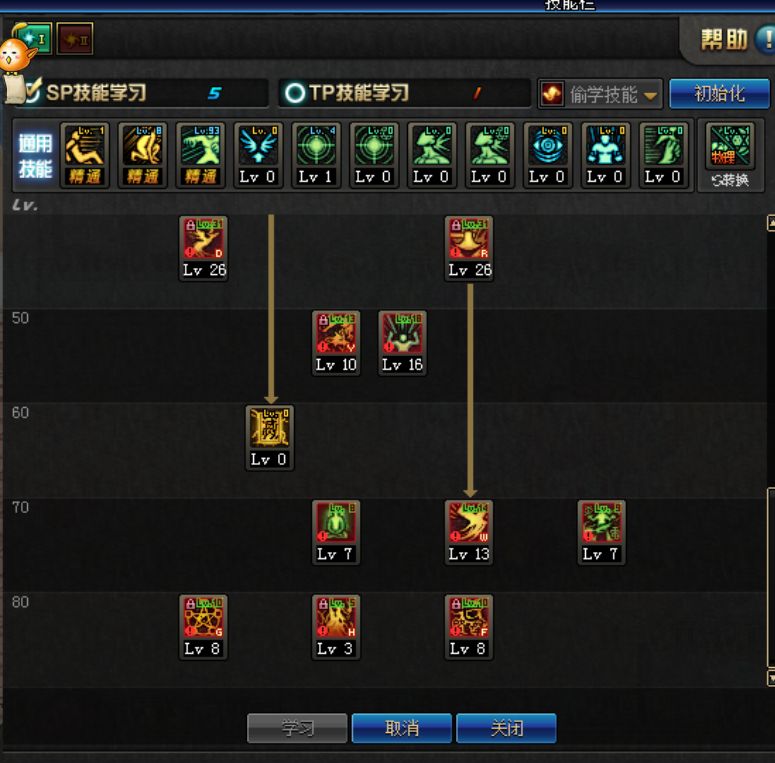775x763 pixels.
Task: Select the Lv 13 skill icon
Action: point(469,524)
